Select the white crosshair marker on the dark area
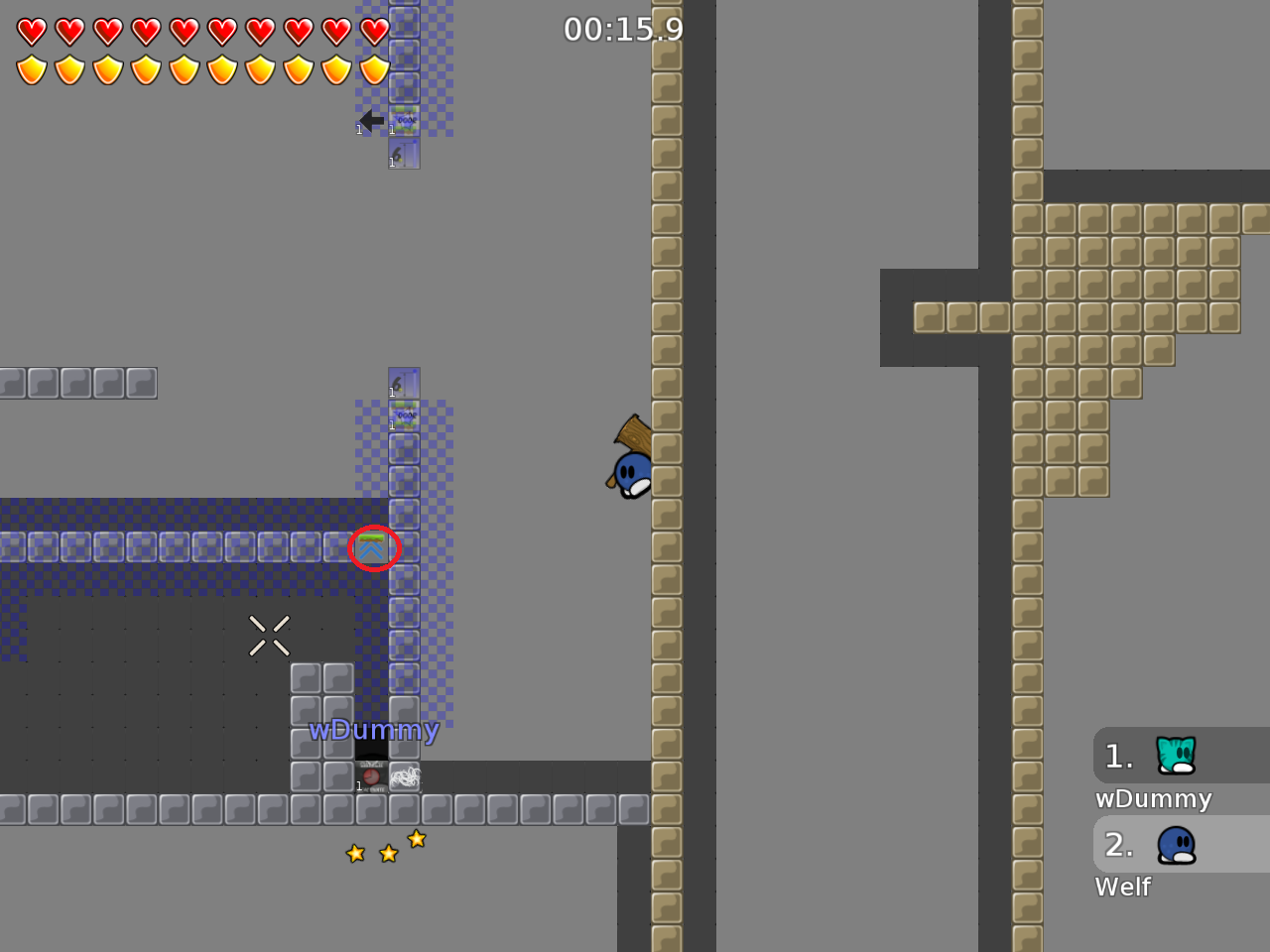 269,635
